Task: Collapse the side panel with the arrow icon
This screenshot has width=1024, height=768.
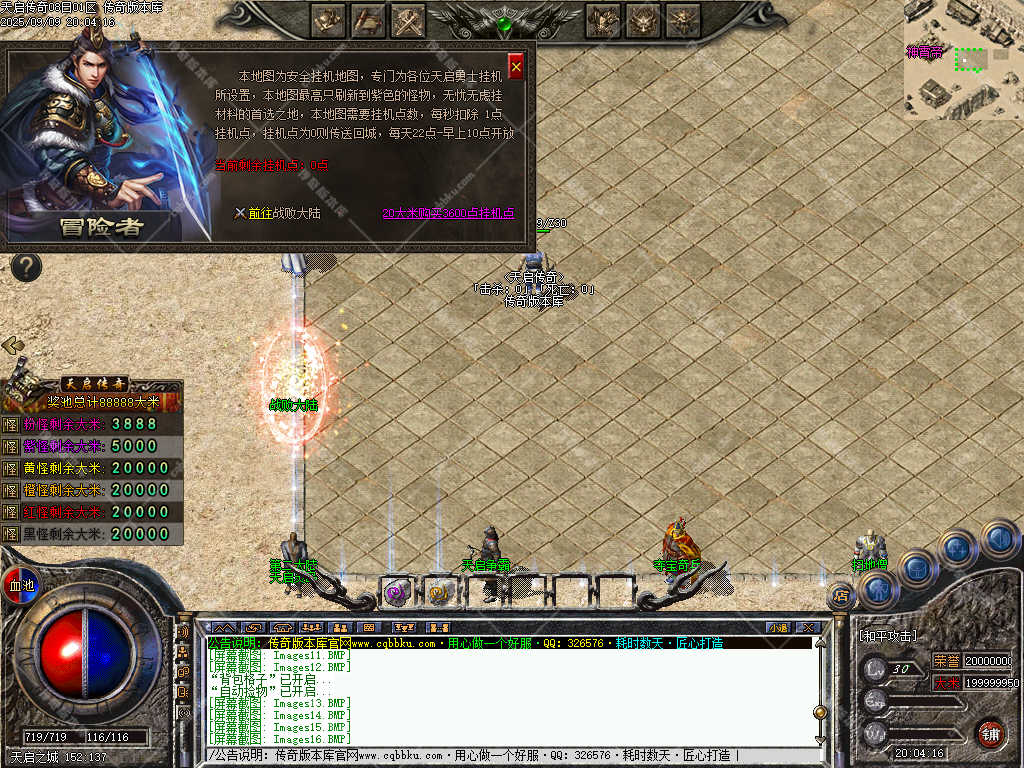Action: [13, 345]
